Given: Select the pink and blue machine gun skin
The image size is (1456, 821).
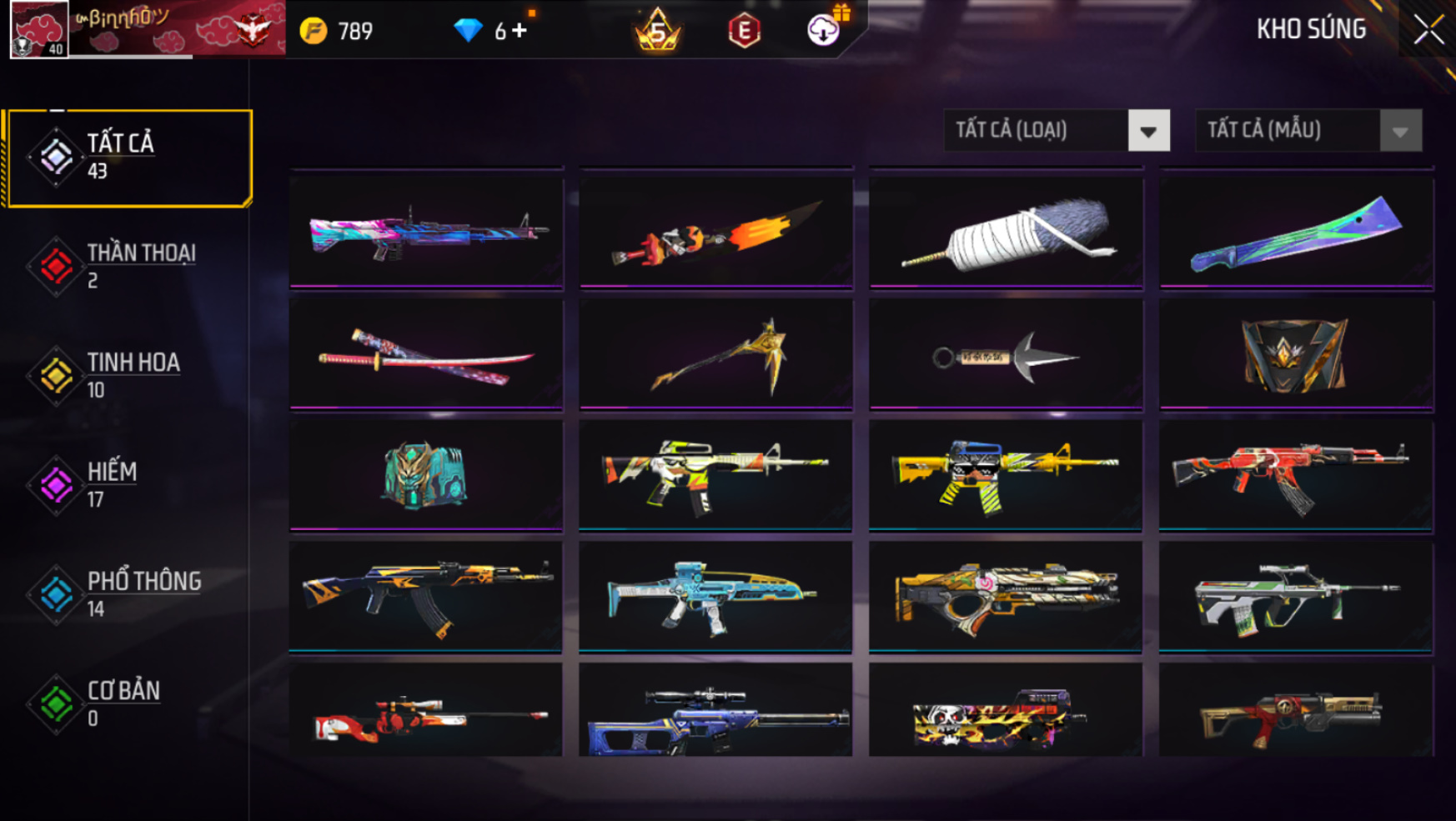Looking at the screenshot, I should point(426,231).
